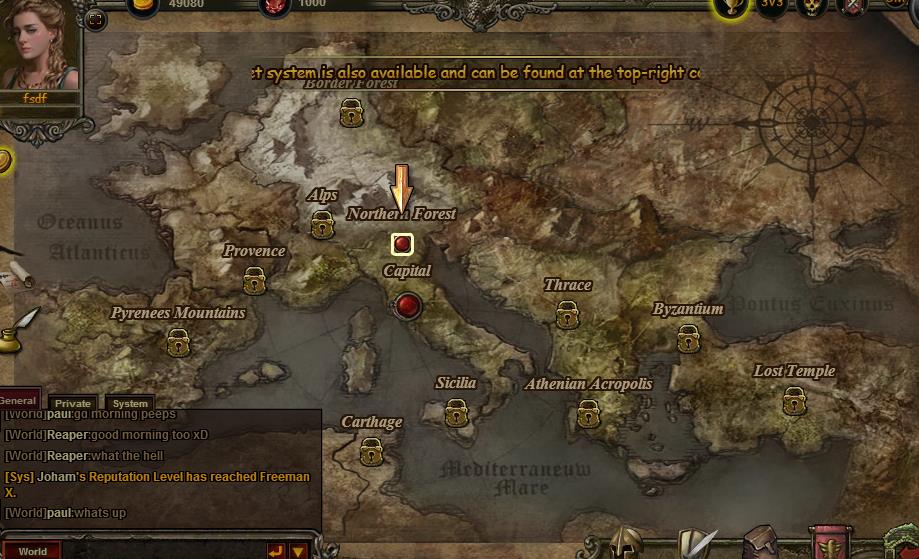Open the helmet icon in bottom toolbar
919x559 pixels.
pos(627,544)
